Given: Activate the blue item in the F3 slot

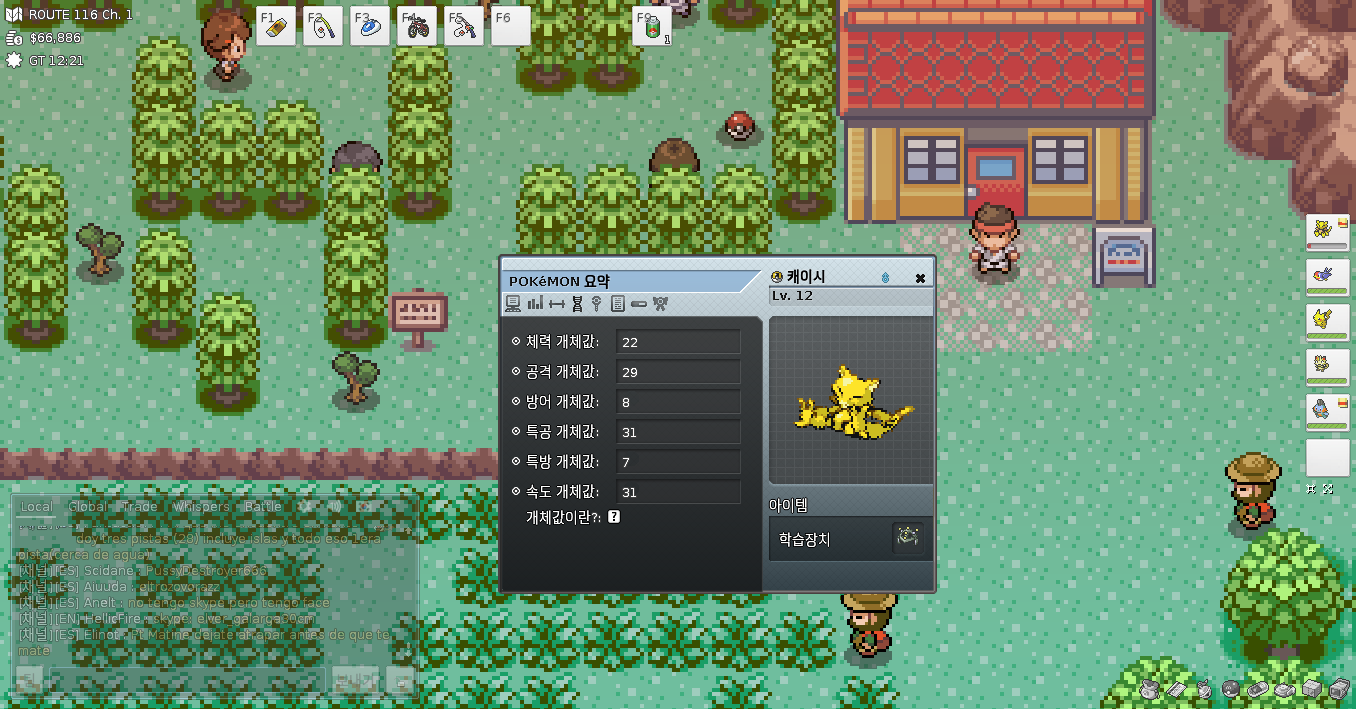Looking at the screenshot, I should pos(370,26).
